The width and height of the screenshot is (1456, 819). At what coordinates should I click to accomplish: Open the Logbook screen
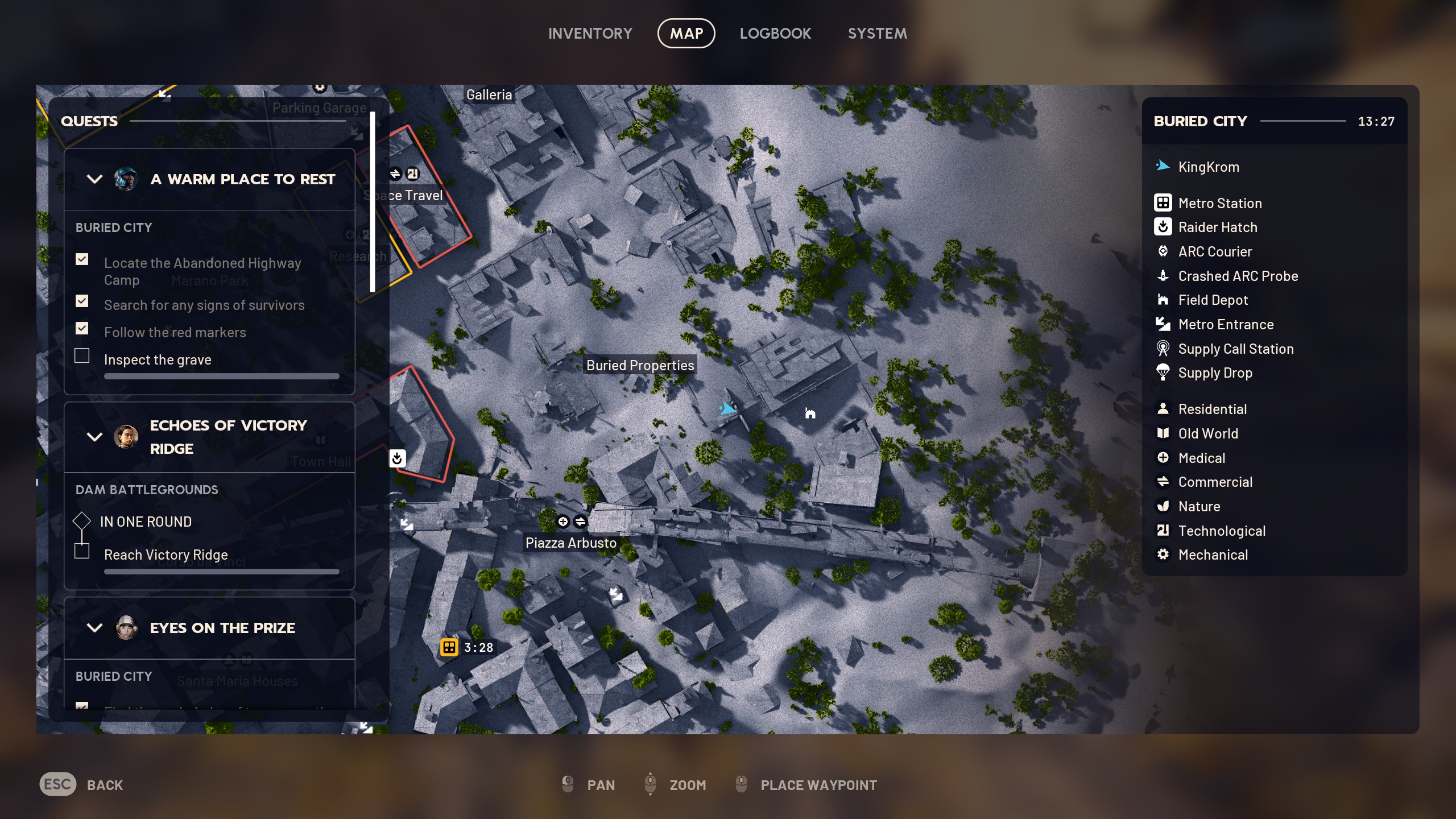pos(776,33)
